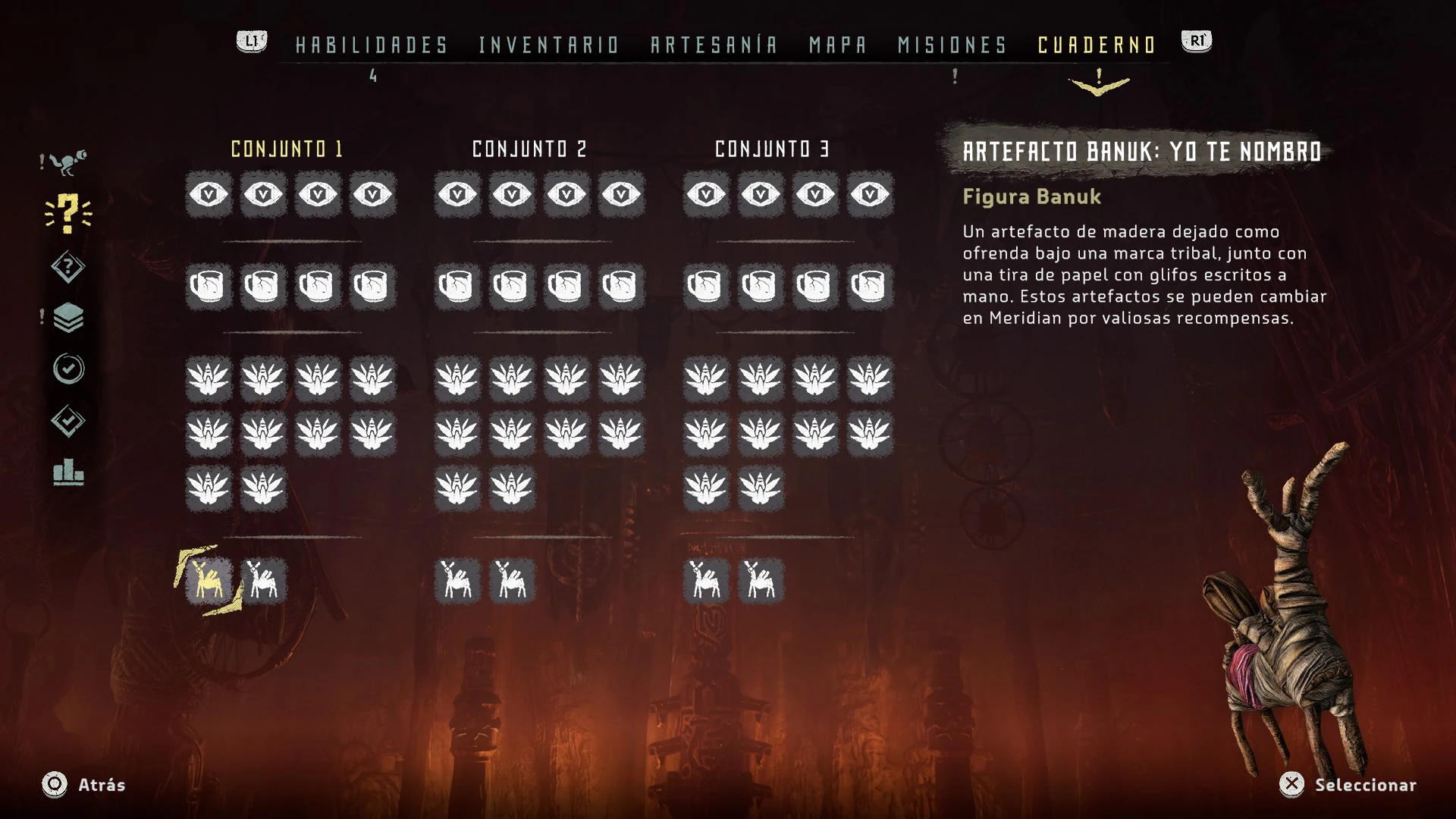This screenshot has width=1456, height=819.
Task: Select the Cuaderno tab
Action: tap(1097, 45)
